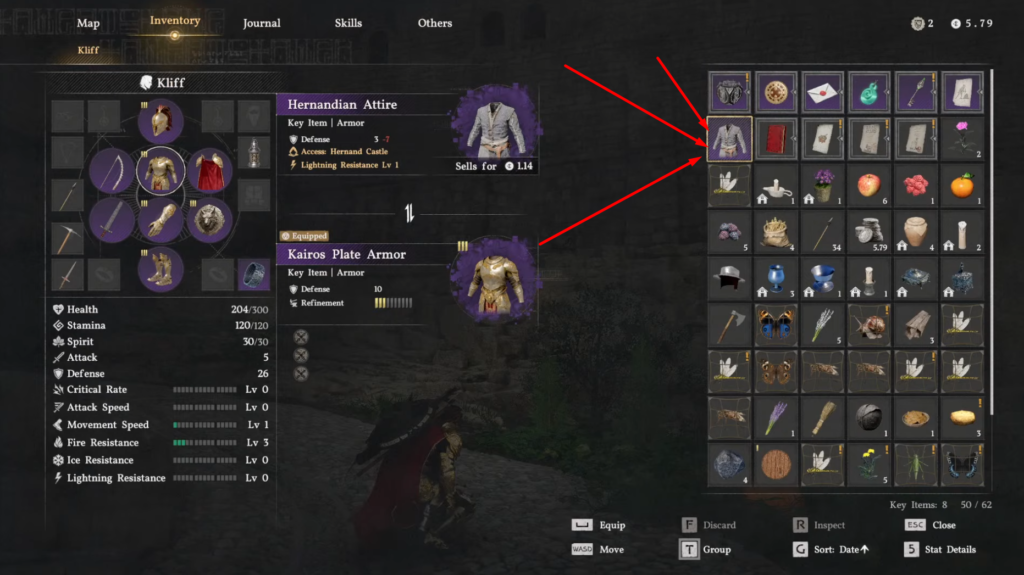Viewport: 1024px width, 575px height.
Task: Choose the equipped bow slot
Action: point(111,171)
